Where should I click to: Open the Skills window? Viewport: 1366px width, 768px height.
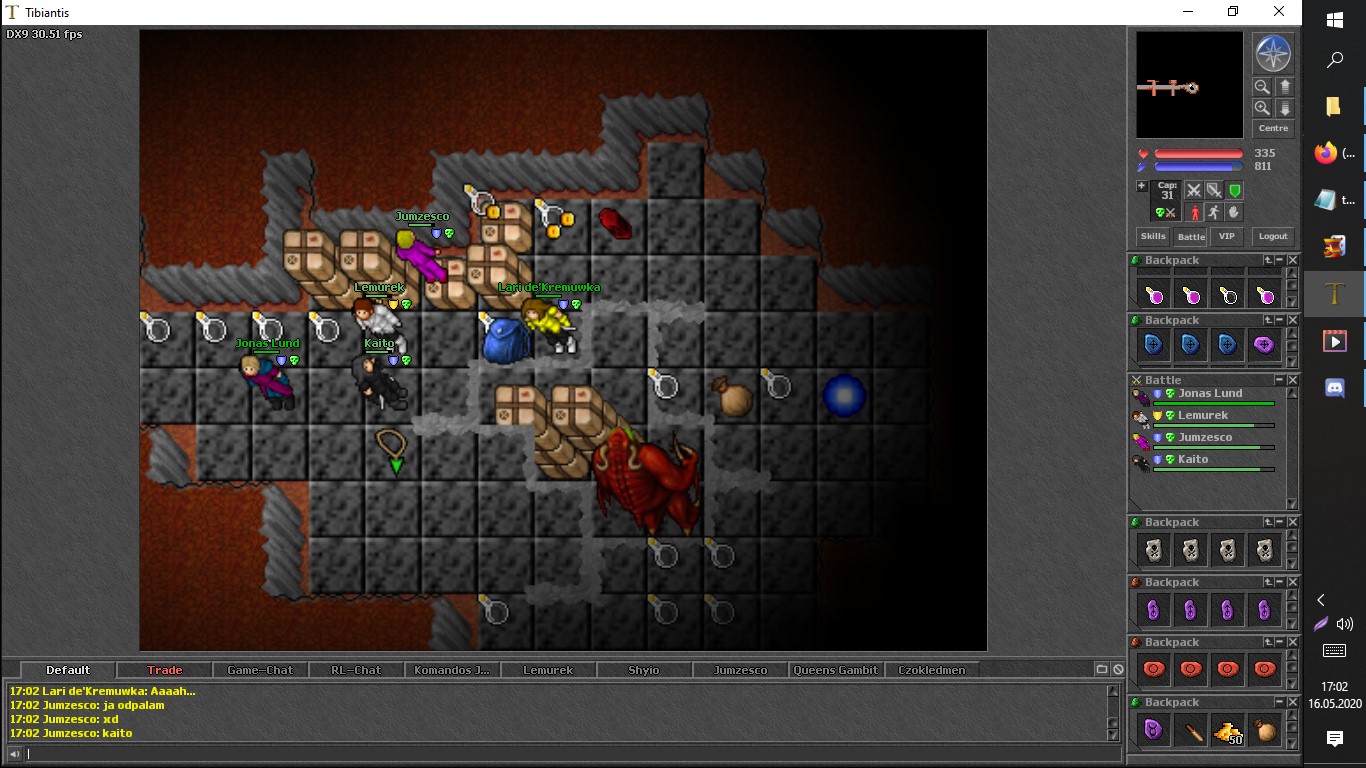tap(1153, 237)
